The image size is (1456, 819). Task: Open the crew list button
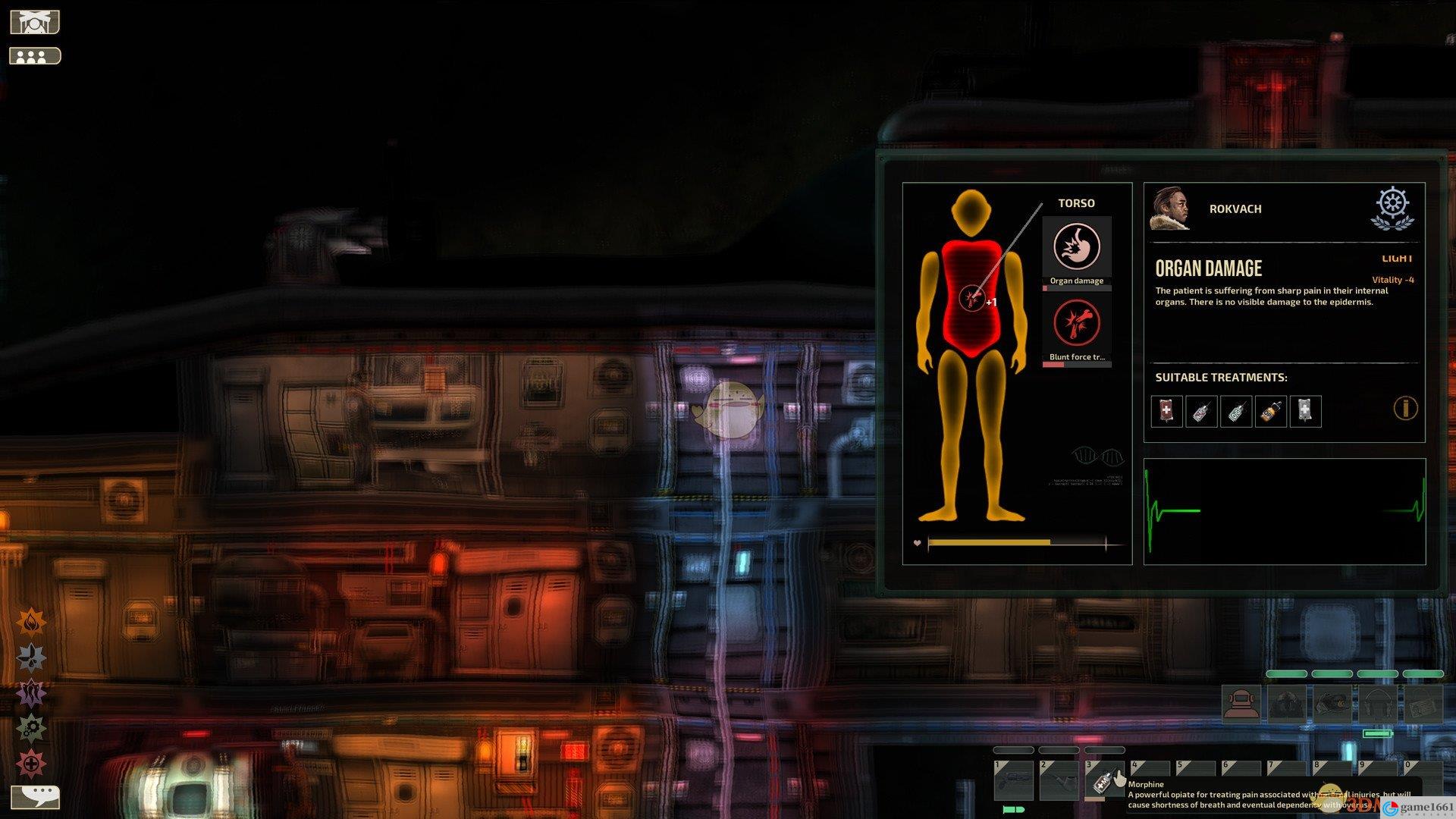(x=34, y=56)
